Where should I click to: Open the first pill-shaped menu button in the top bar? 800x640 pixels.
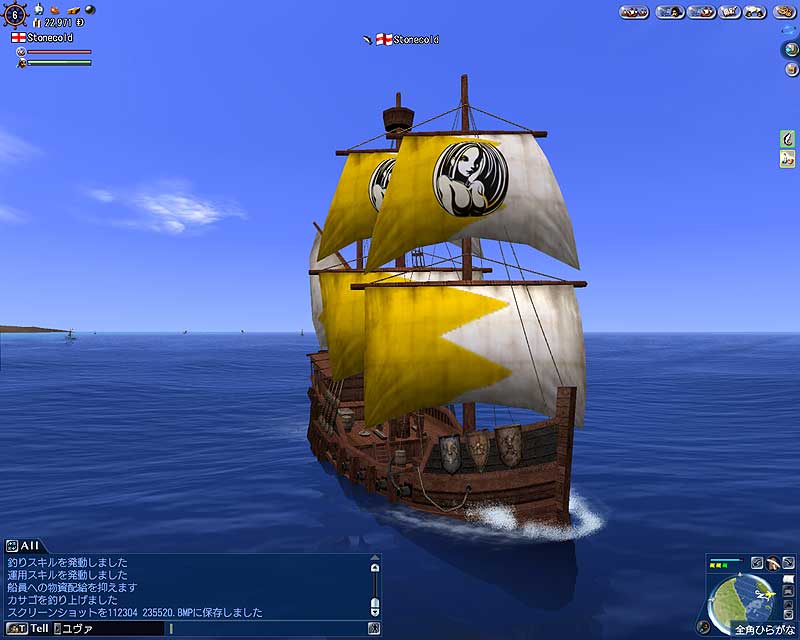click(x=633, y=12)
